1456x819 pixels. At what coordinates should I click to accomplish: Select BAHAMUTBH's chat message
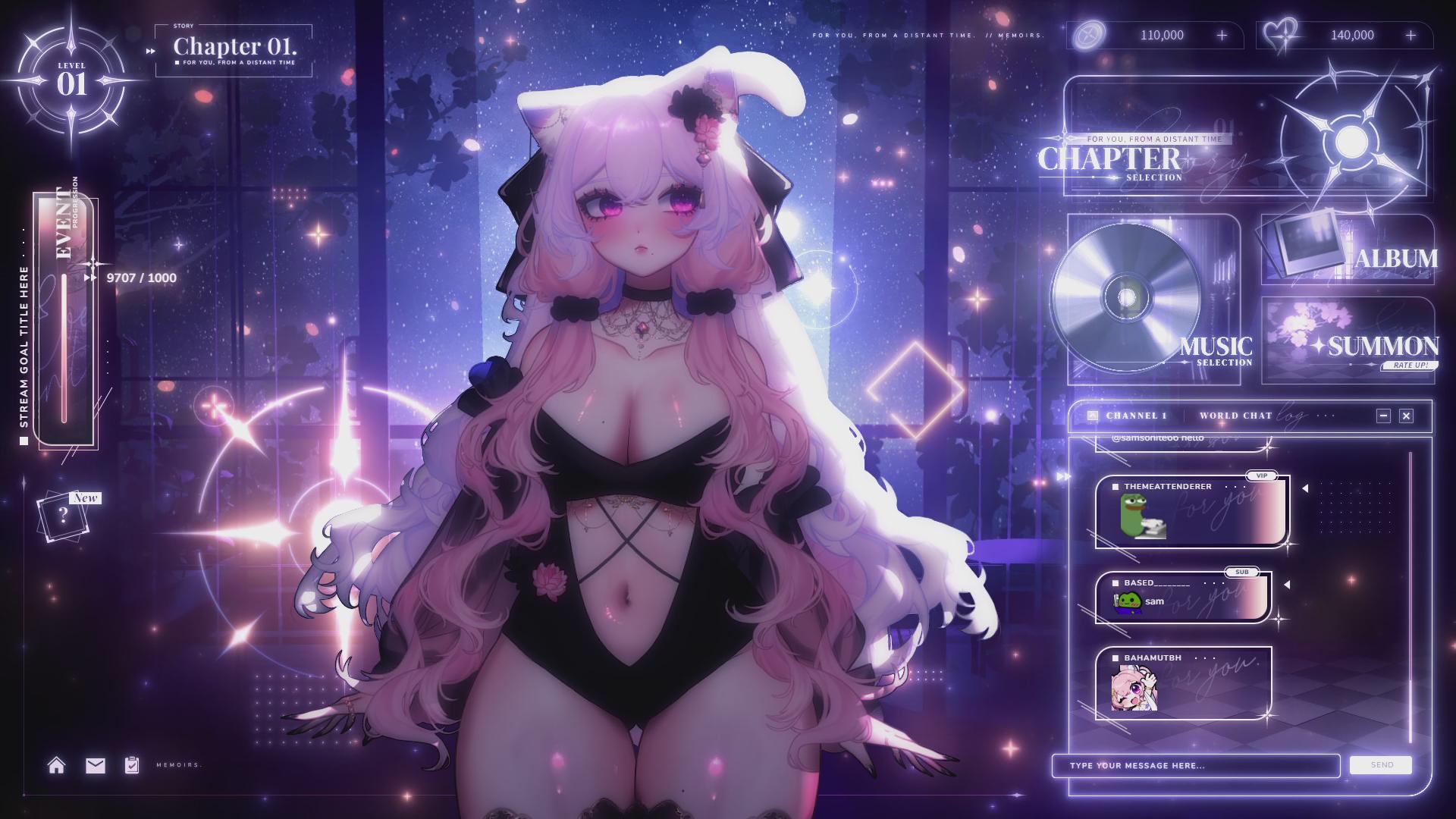click(x=1183, y=683)
